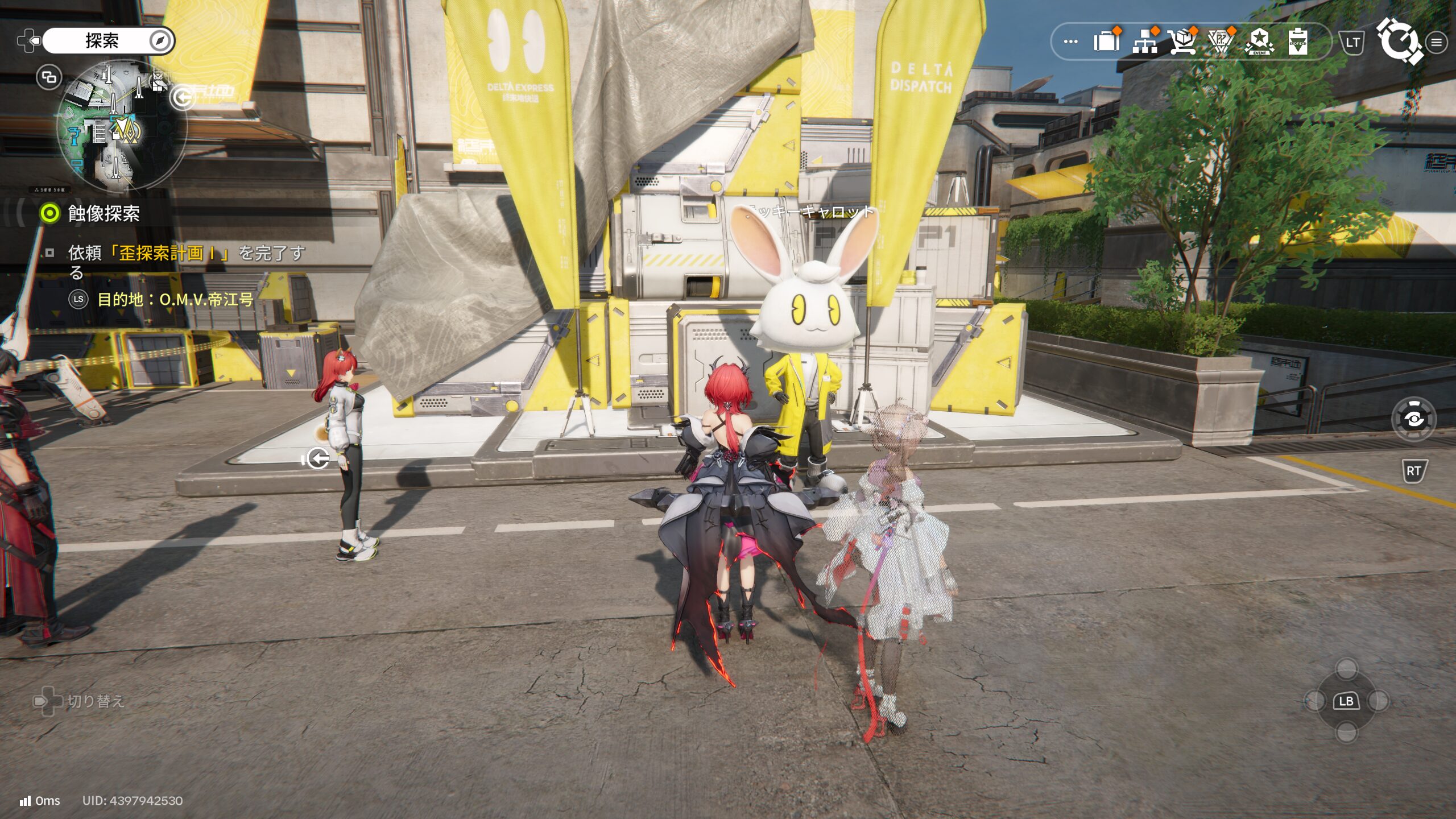Viewport: 1456px width, 819px height.
Task: Open the Endfield clipboard icon
Action: pyautogui.click(x=1297, y=42)
